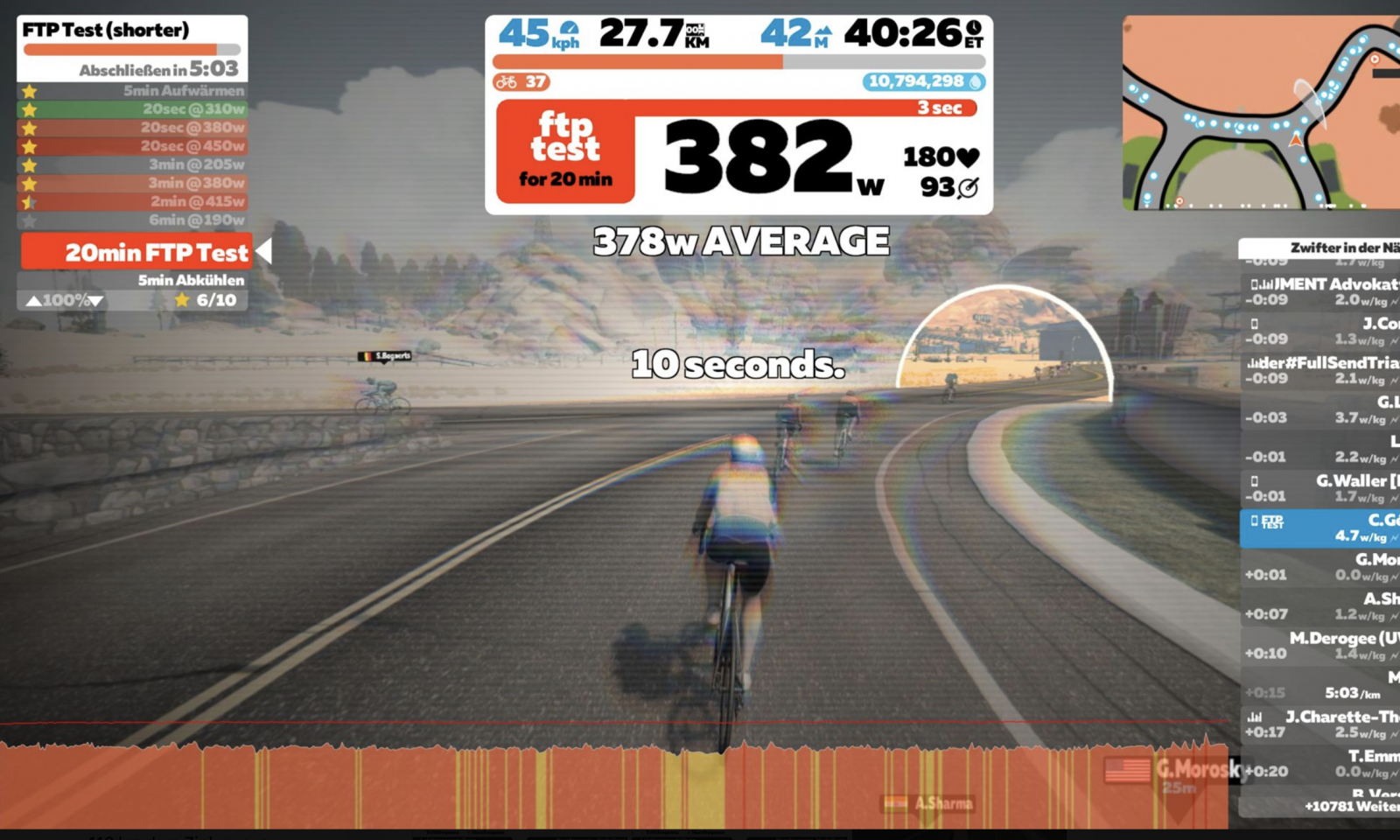Viewport: 1400px width, 840px height.
Task: Select the 20min FTP Test workout step
Action: click(136, 253)
